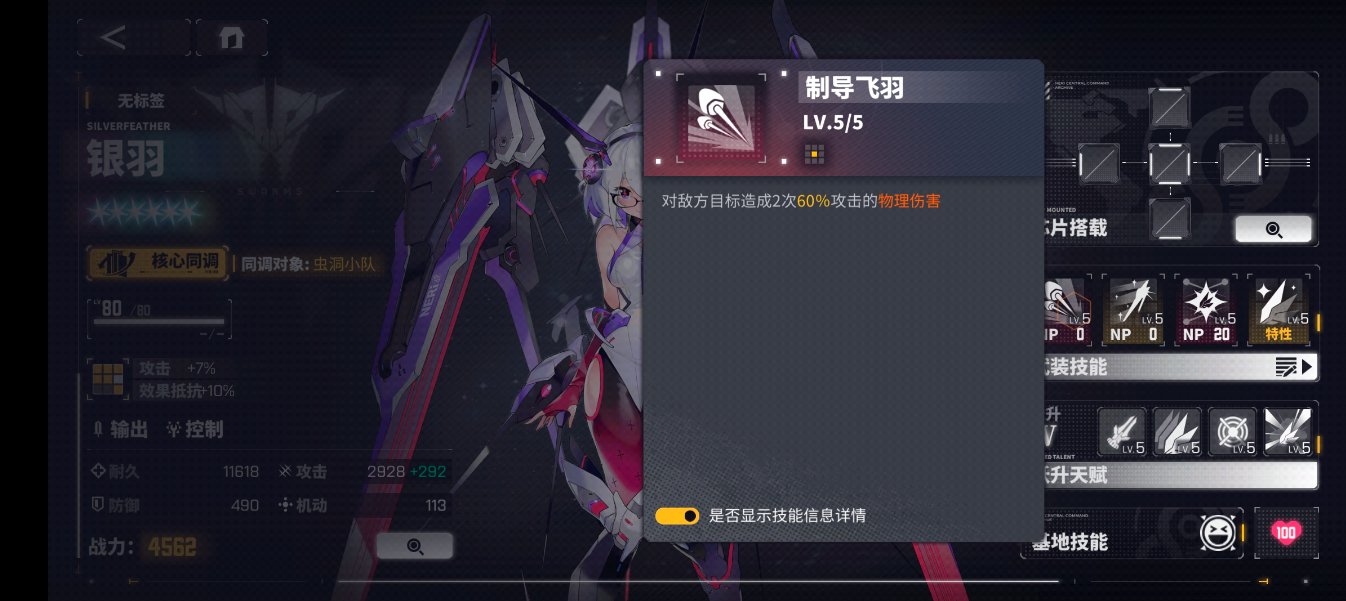Image resolution: width=1346 pixels, height=601 pixels.
Task: Return to the home screen
Action: tap(231, 38)
